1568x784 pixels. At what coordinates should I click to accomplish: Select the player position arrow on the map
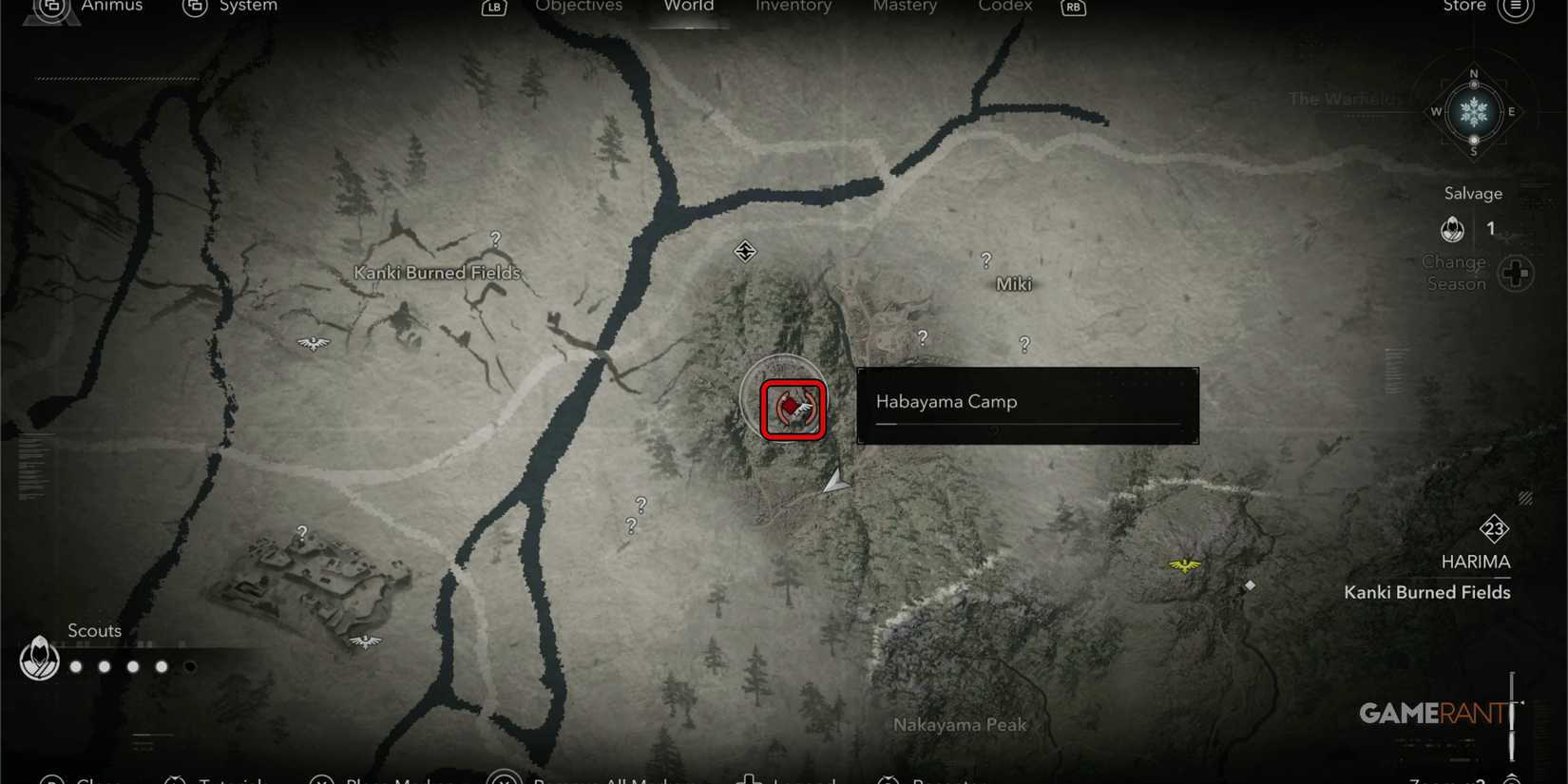point(833,483)
